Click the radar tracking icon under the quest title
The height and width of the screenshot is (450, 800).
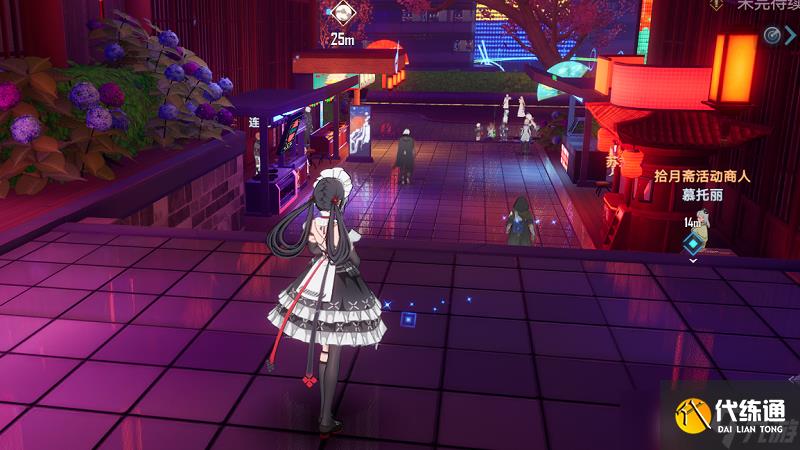point(772,35)
